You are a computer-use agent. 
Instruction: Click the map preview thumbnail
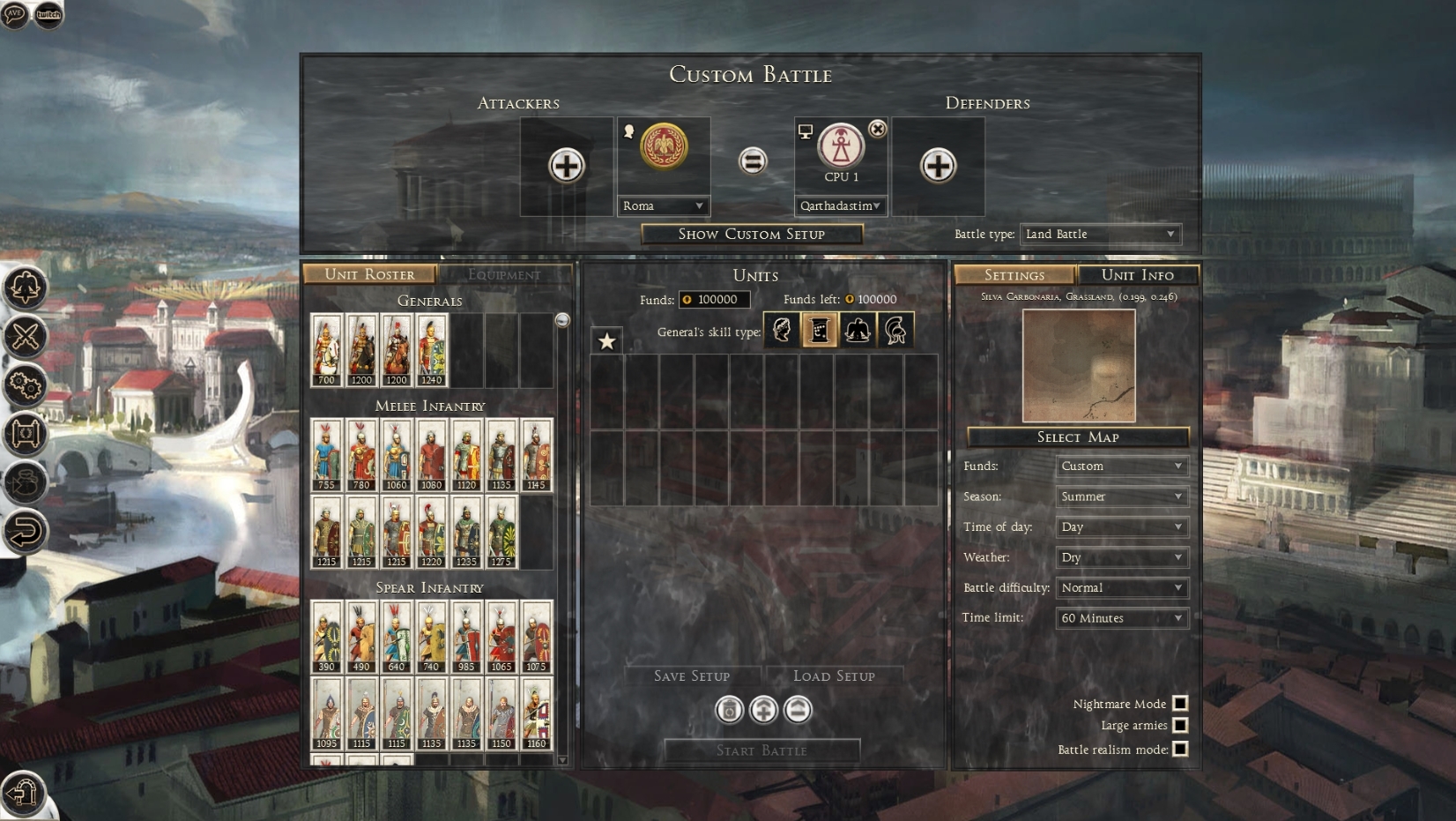(1078, 365)
